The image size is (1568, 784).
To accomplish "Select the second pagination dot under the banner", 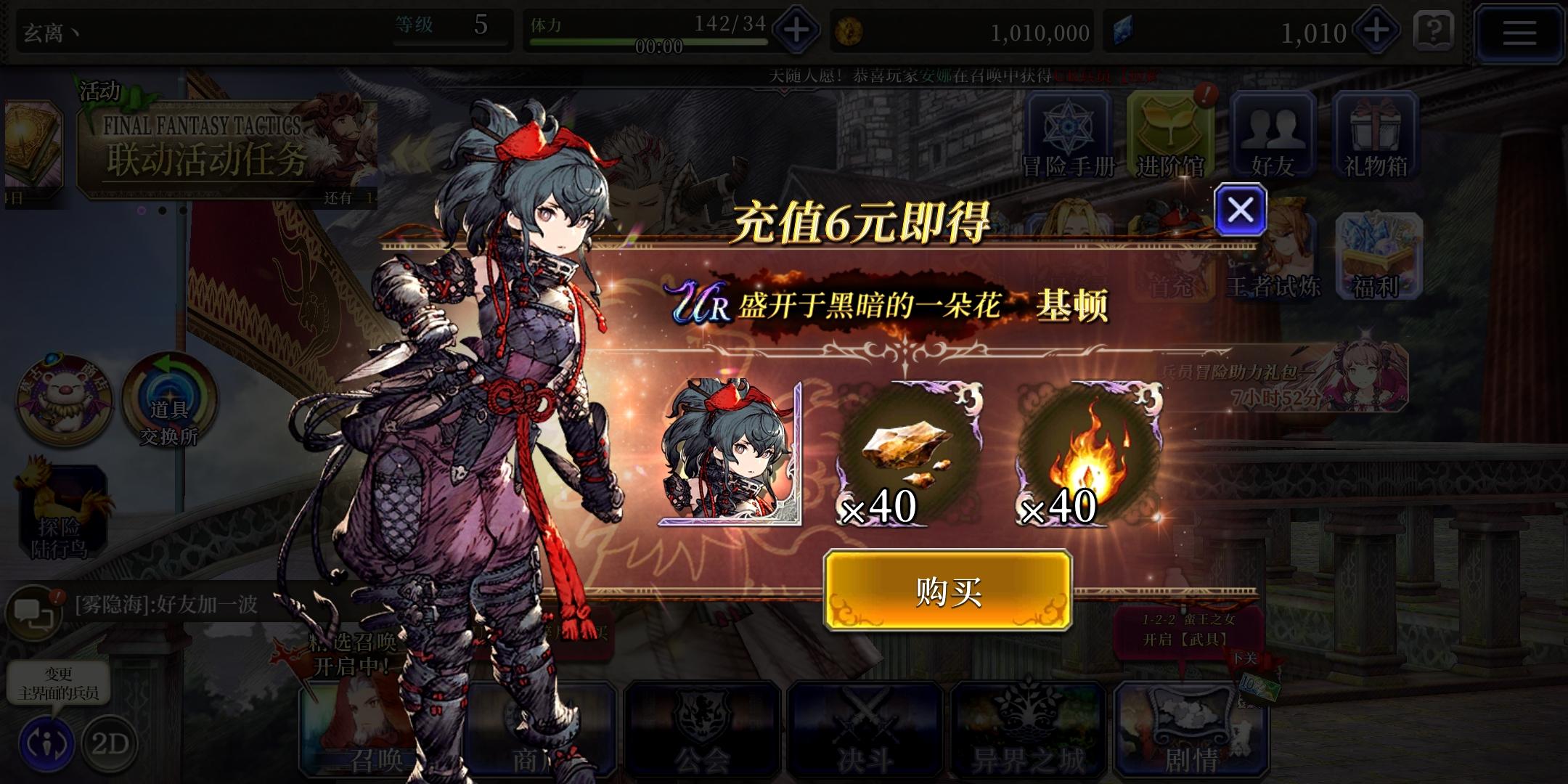I will pos(163,211).
